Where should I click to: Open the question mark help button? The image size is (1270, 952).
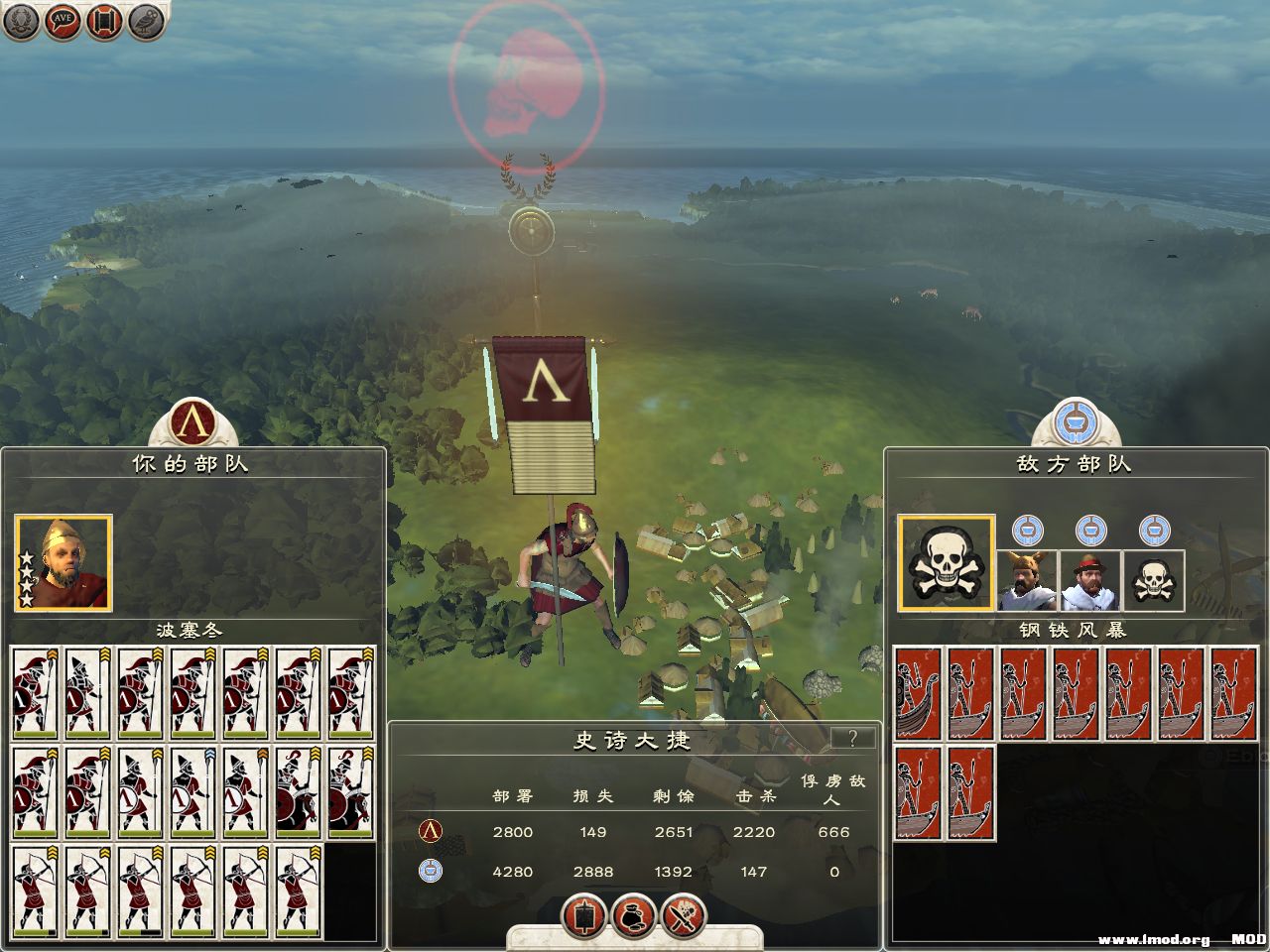[851, 738]
